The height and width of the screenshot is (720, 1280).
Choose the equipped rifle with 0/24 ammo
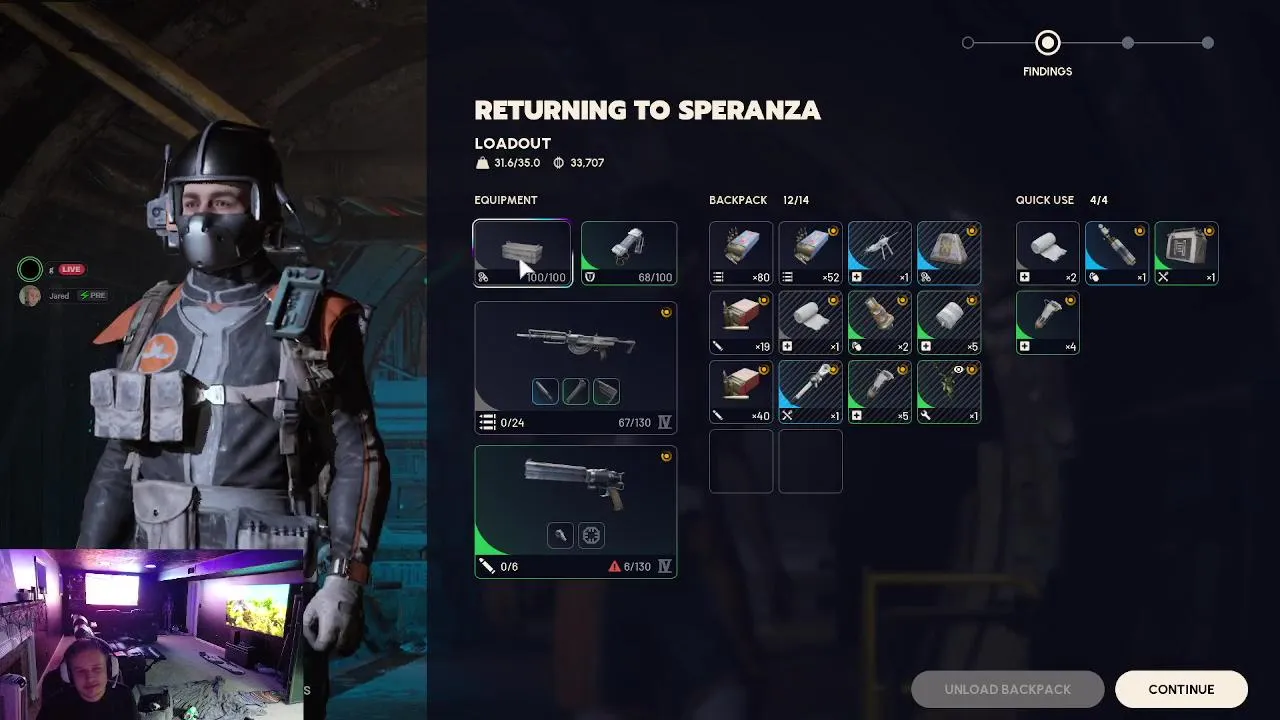tap(575, 367)
